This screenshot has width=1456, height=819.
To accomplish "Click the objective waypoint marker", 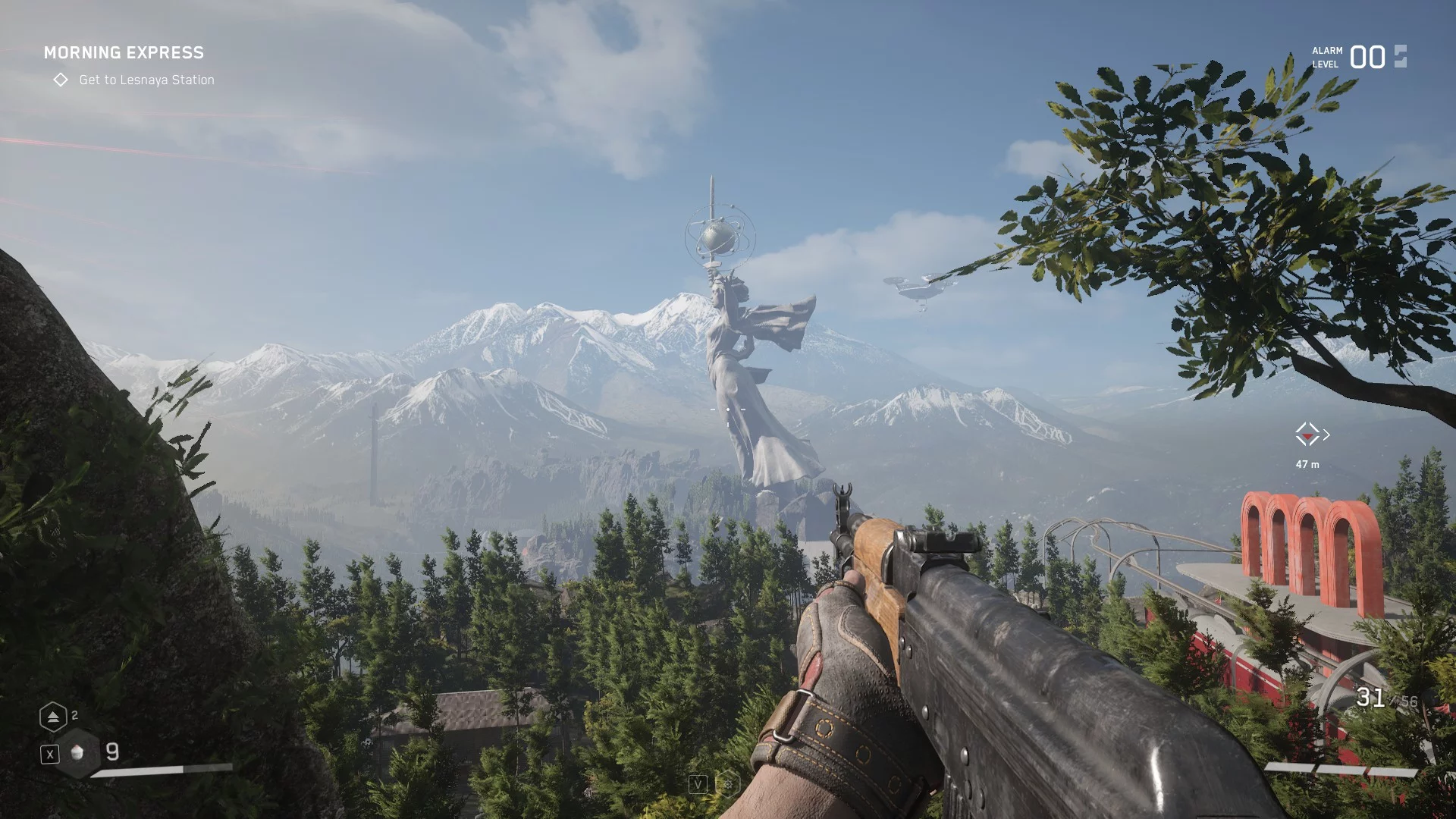I will pyautogui.click(x=1307, y=435).
